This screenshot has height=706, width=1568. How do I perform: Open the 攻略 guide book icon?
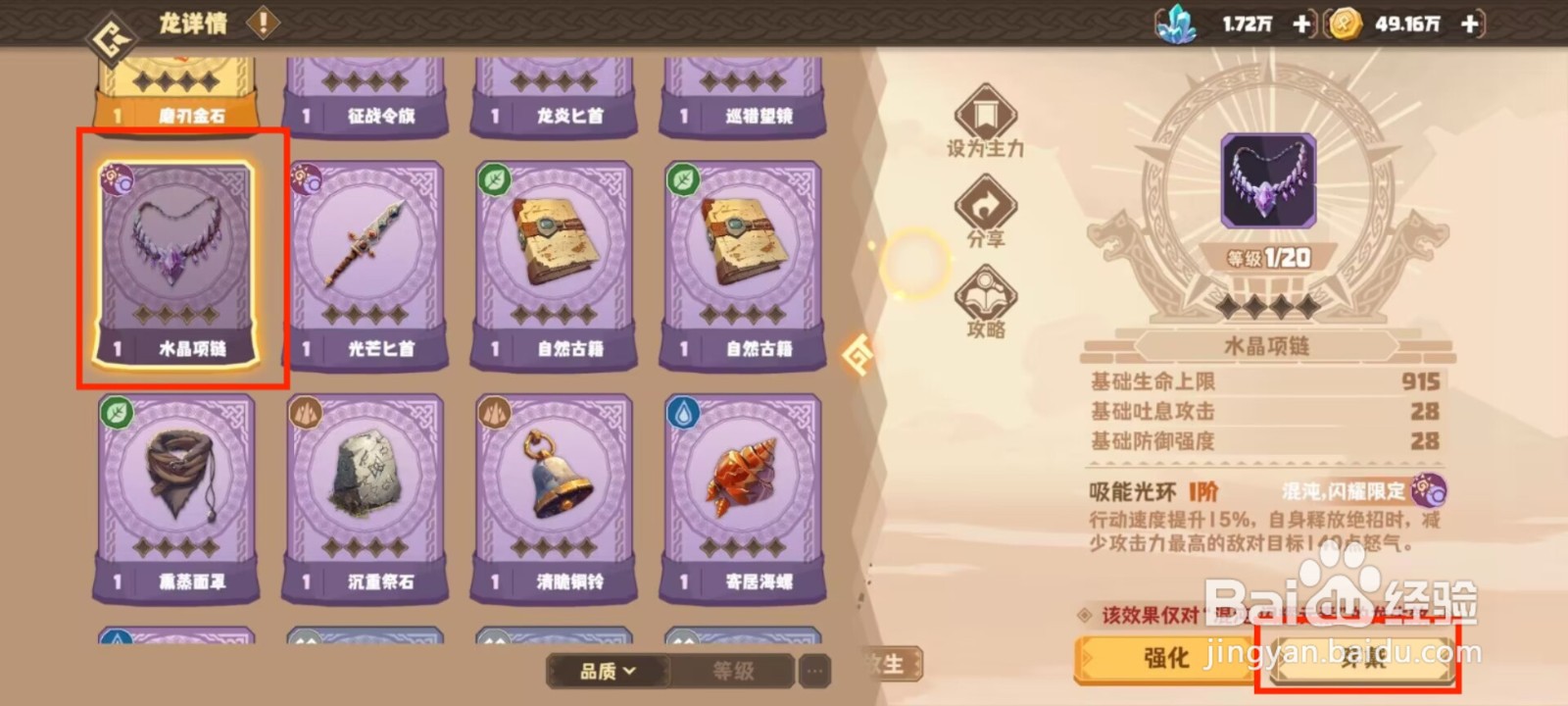pos(987,291)
